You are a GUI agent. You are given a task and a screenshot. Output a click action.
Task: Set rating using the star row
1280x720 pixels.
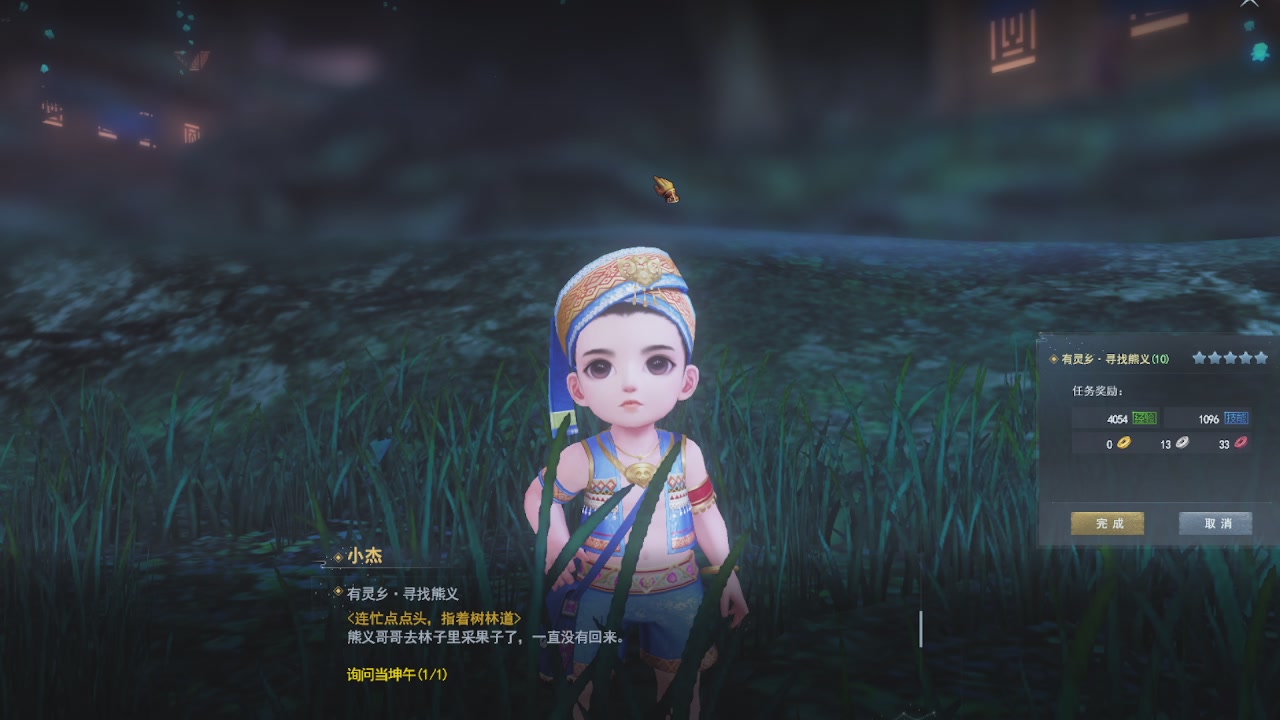1230,357
